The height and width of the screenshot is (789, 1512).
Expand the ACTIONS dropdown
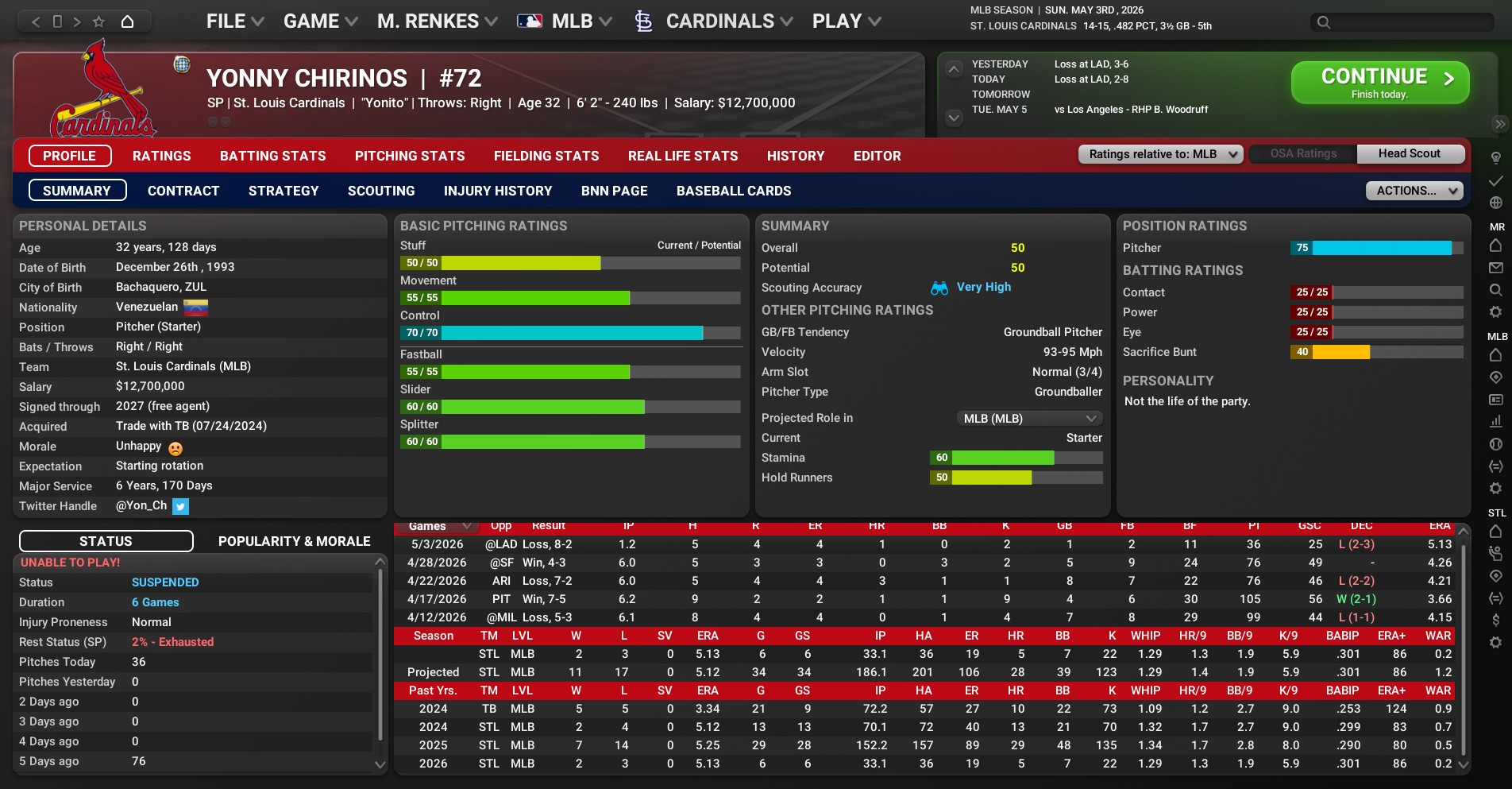(x=1414, y=191)
